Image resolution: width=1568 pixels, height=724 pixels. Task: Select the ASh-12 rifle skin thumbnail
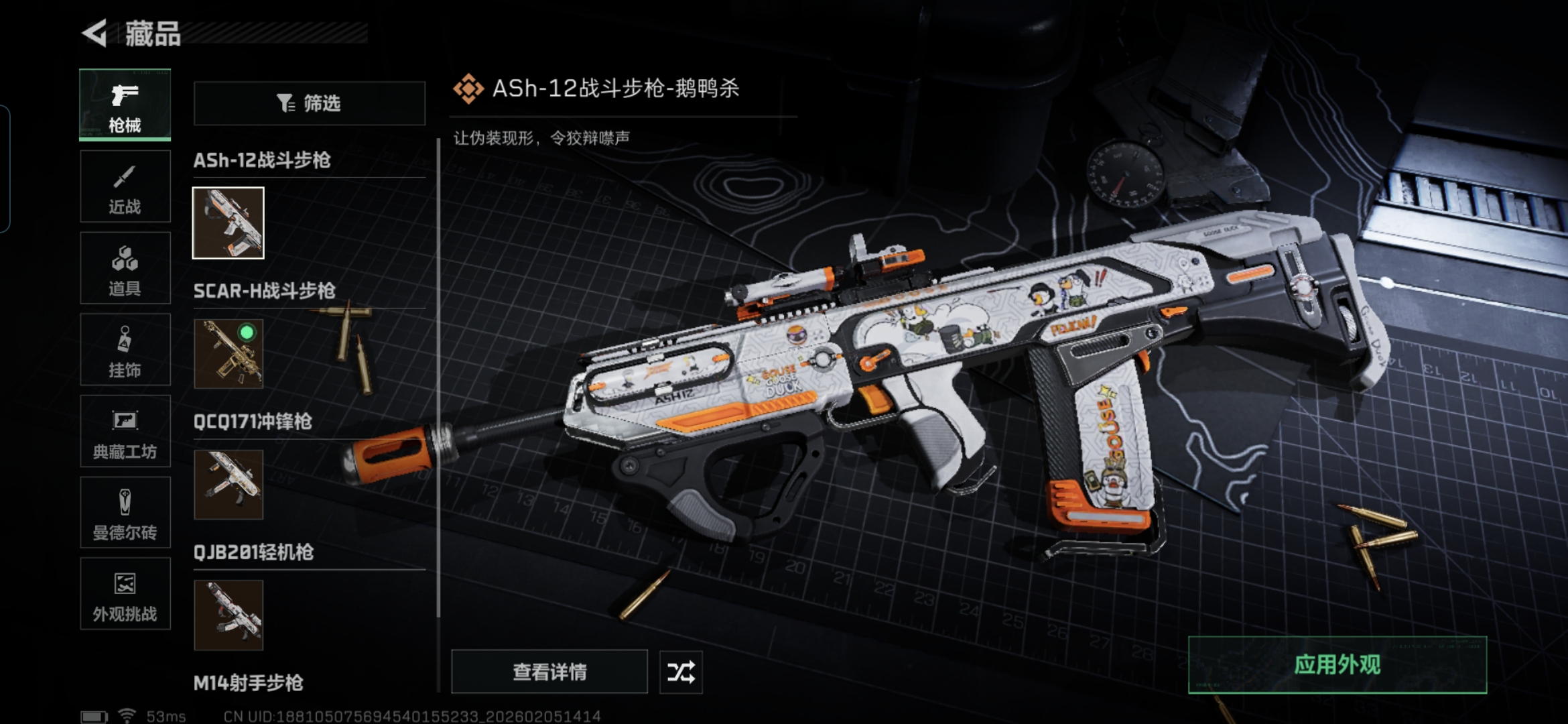[228, 223]
